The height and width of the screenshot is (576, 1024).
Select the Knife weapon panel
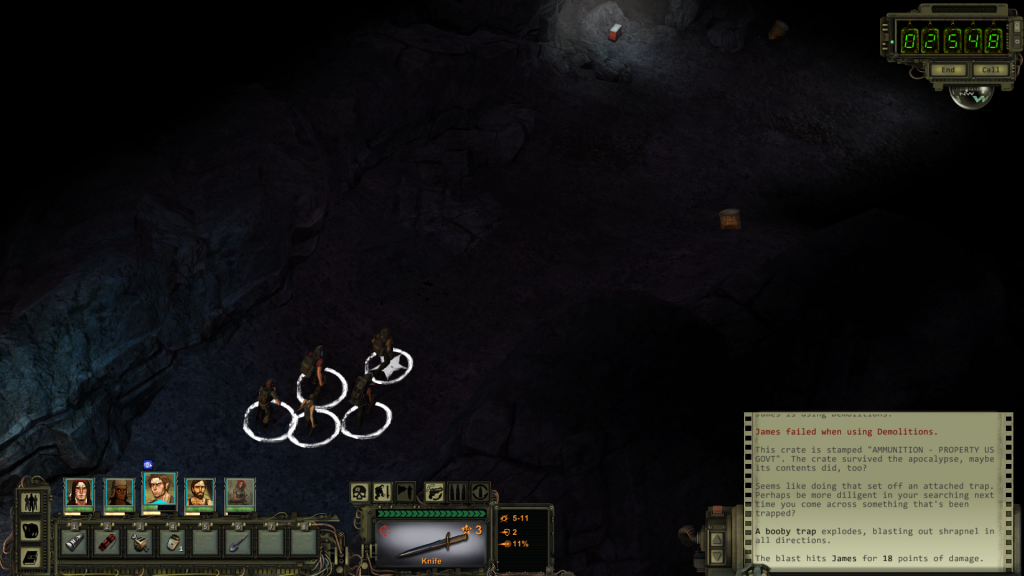432,542
